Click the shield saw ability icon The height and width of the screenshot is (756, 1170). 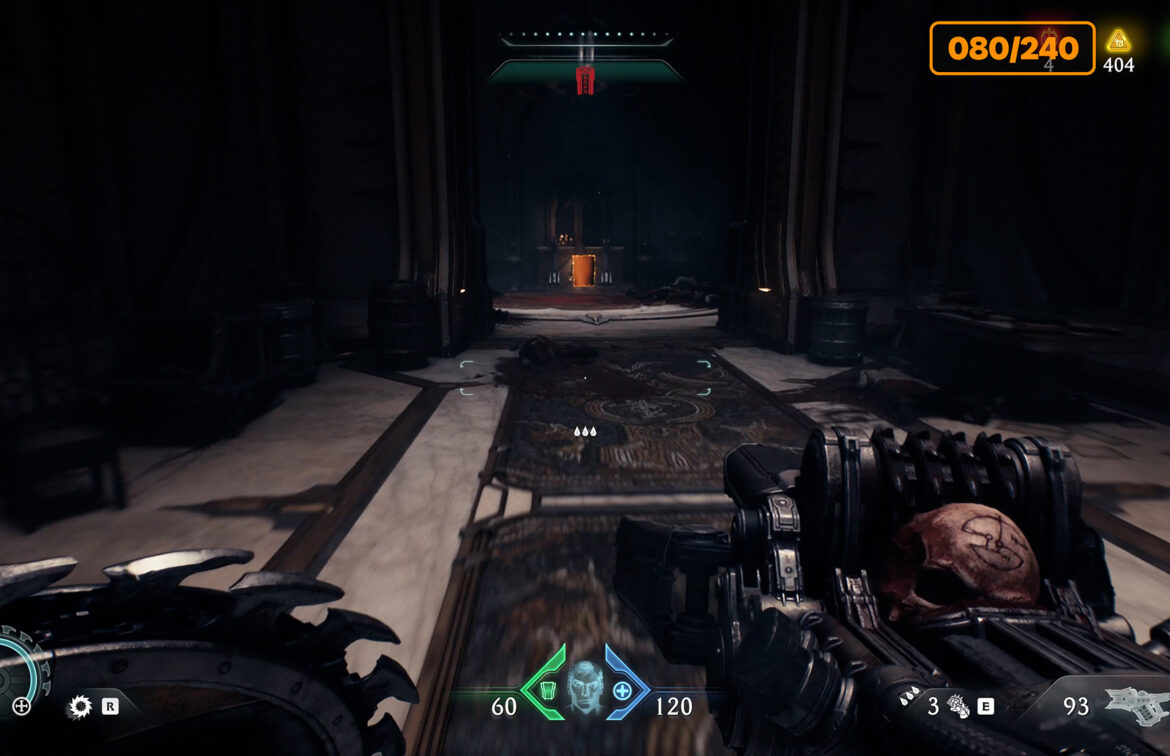pyautogui.click(x=79, y=707)
